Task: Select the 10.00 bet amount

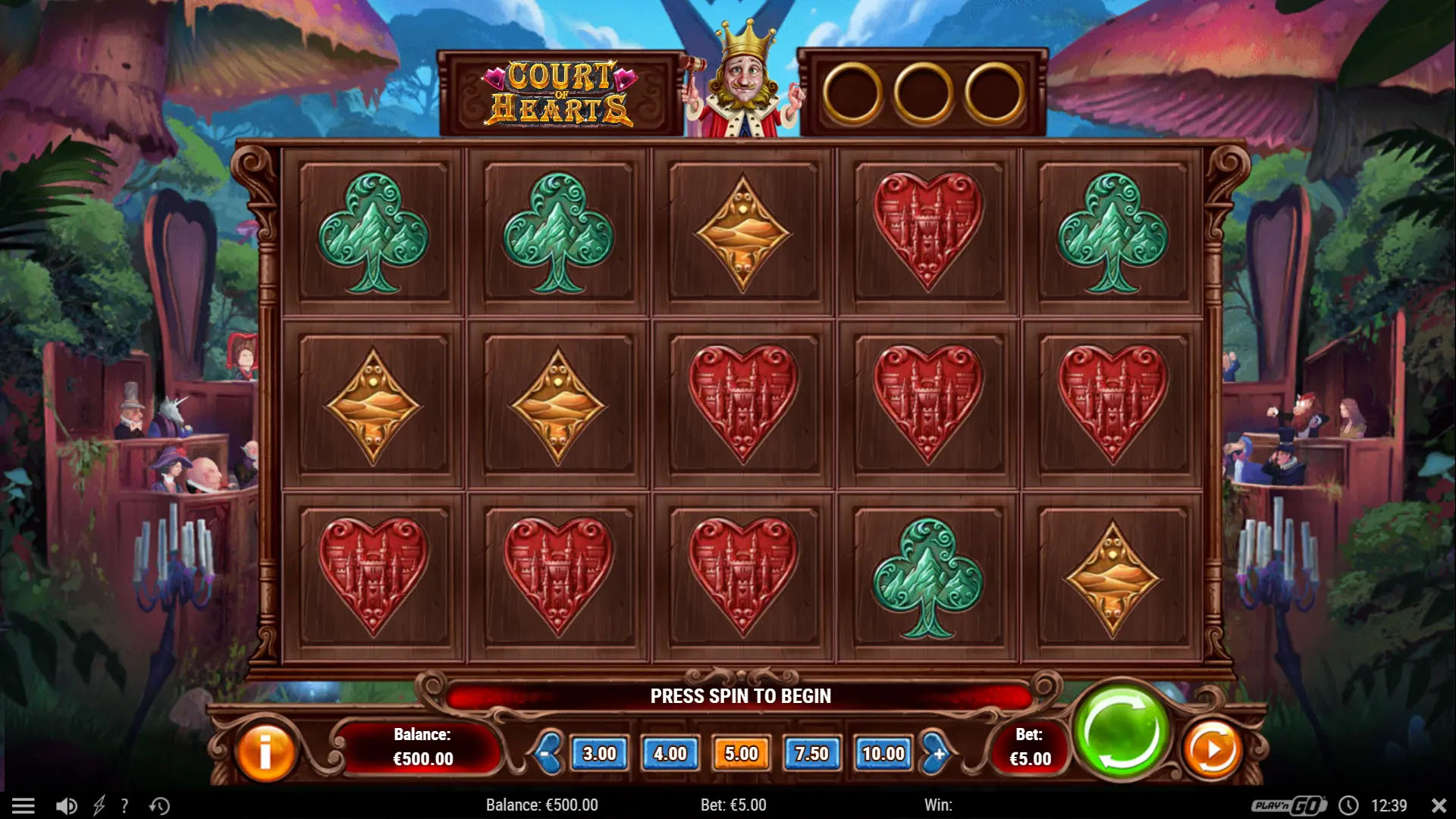Action: [x=884, y=754]
